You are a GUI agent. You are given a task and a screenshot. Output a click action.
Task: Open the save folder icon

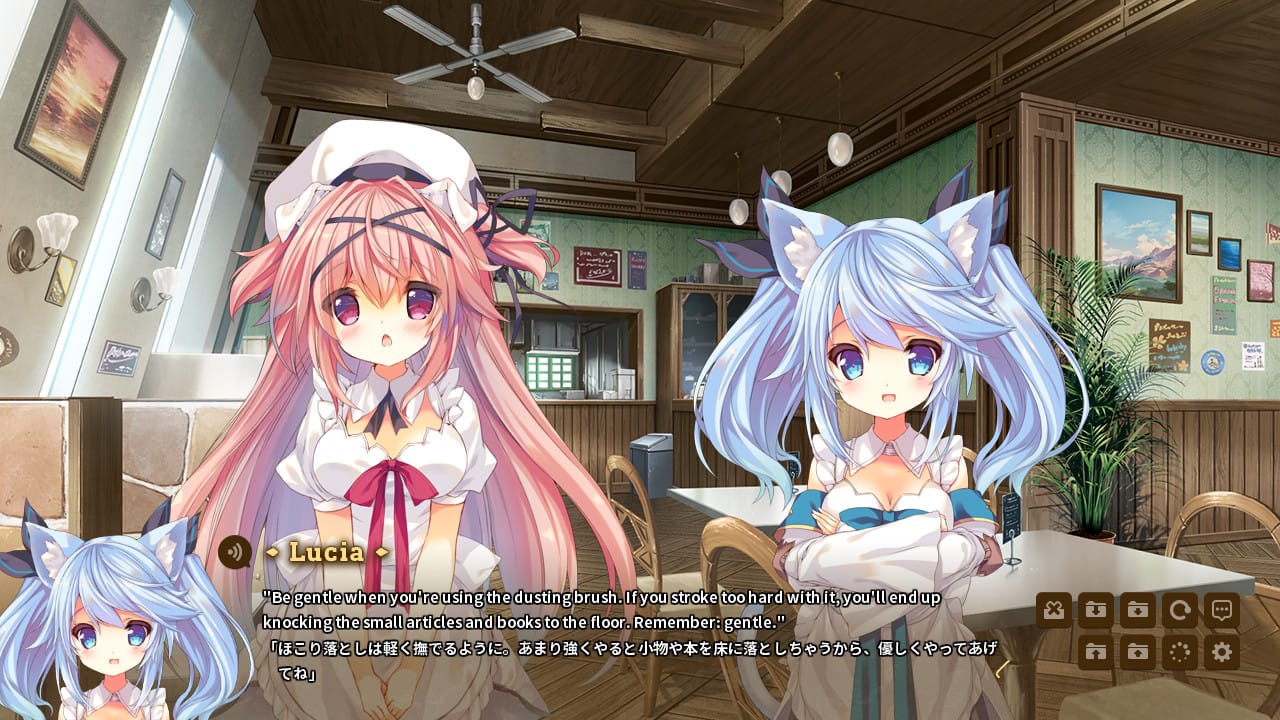pos(1137,610)
